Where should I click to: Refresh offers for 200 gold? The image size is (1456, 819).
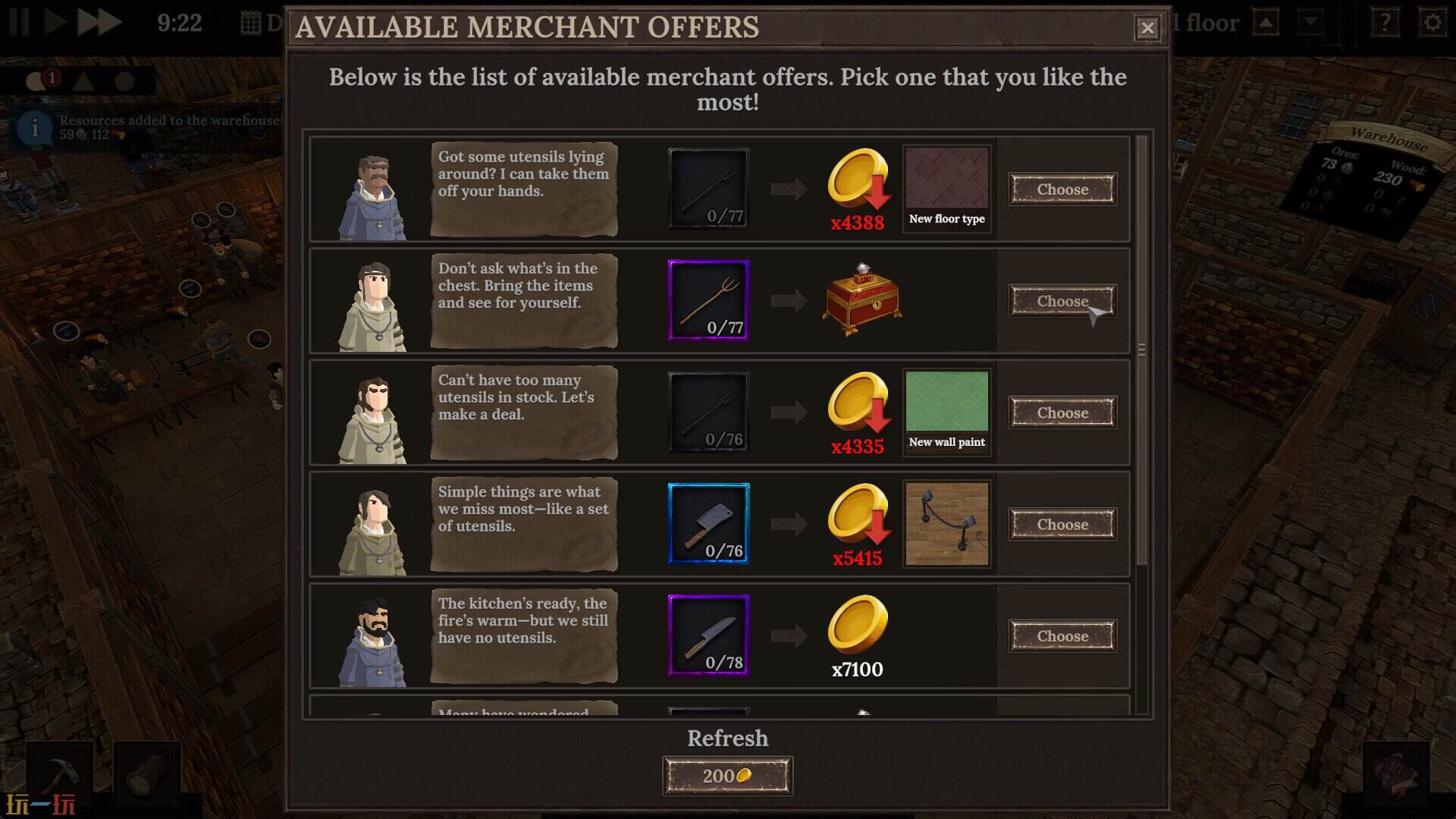(727, 776)
